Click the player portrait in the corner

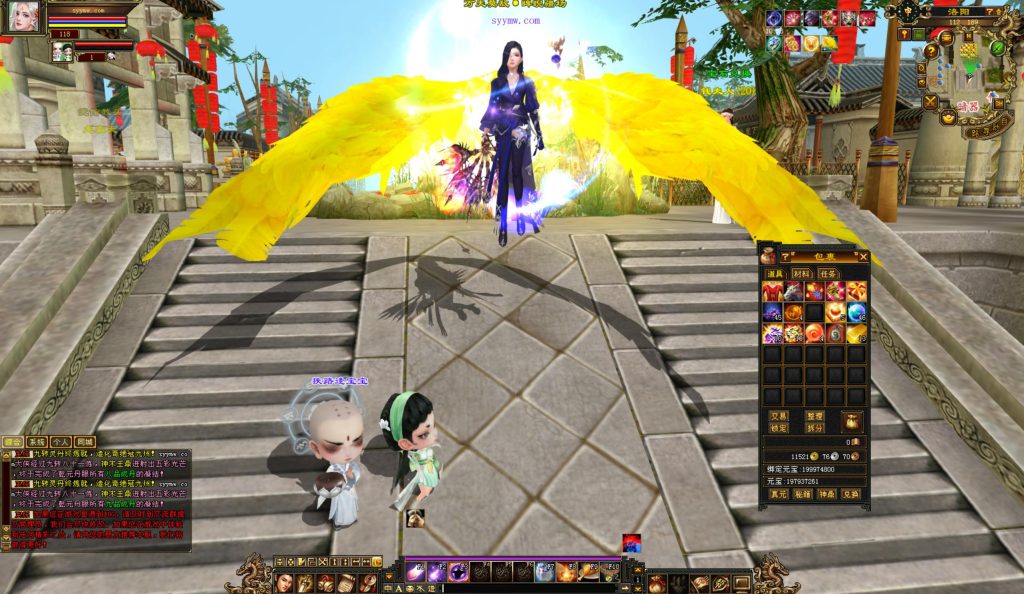click(x=25, y=16)
